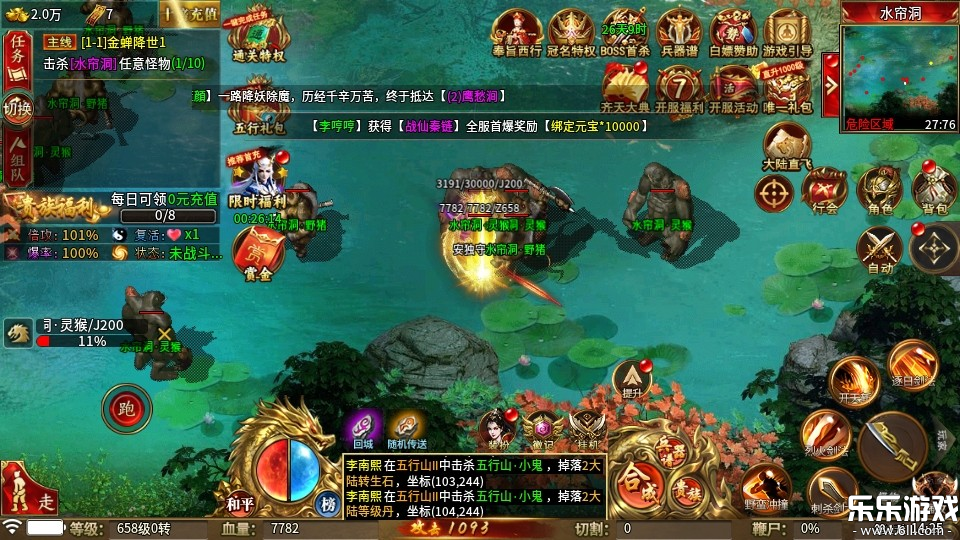Open the 行会 guild menu
Screen dimensions: 960x540
pyautogui.click(x=826, y=189)
